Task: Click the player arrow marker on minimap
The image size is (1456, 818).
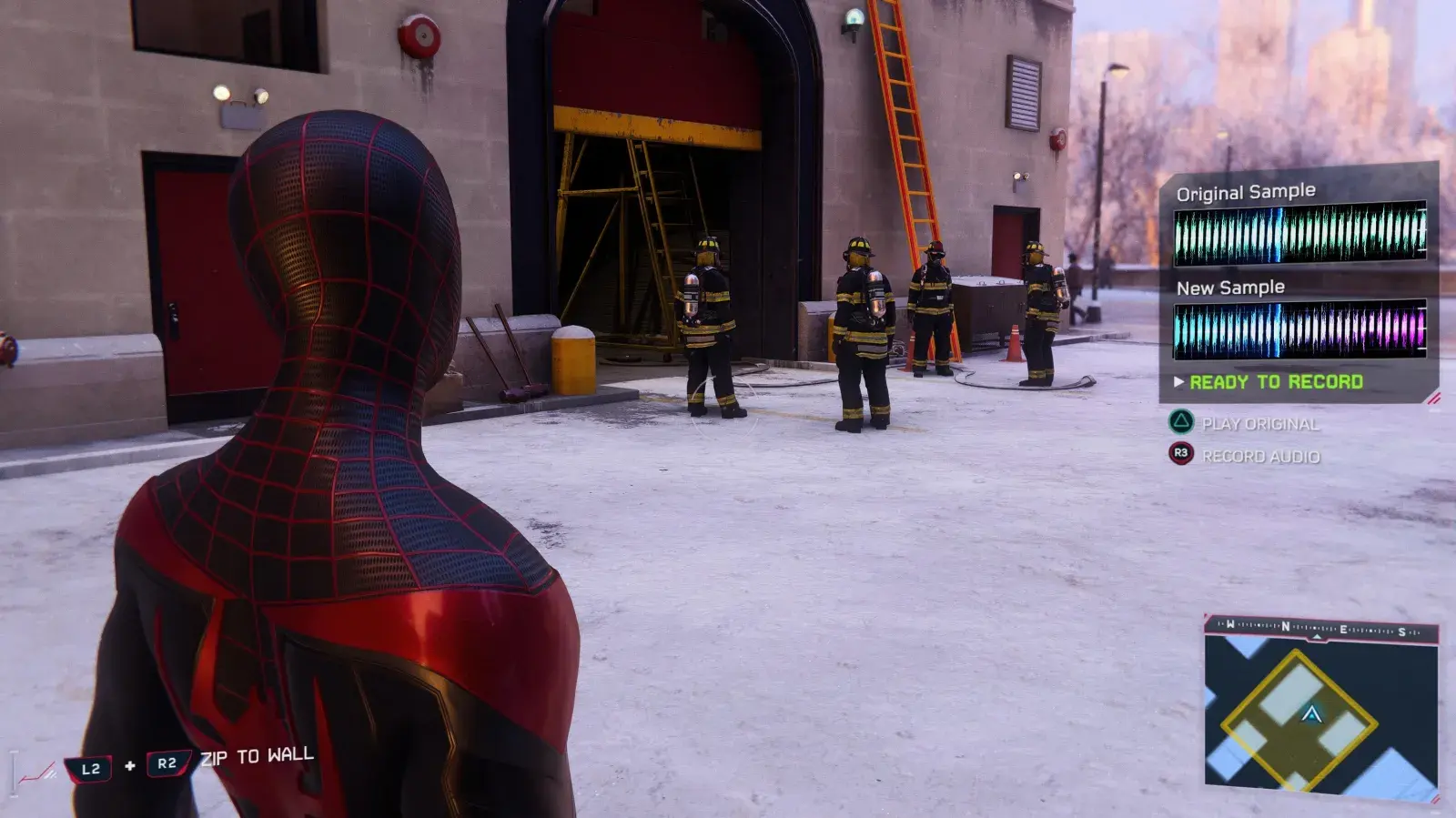Action: (1311, 714)
